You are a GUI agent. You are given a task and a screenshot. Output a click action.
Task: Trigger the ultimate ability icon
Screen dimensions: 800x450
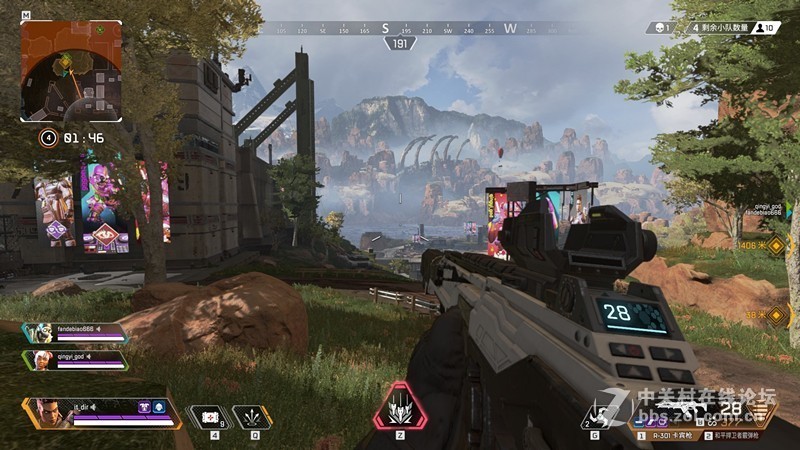pyautogui.click(x=400, y=407)
